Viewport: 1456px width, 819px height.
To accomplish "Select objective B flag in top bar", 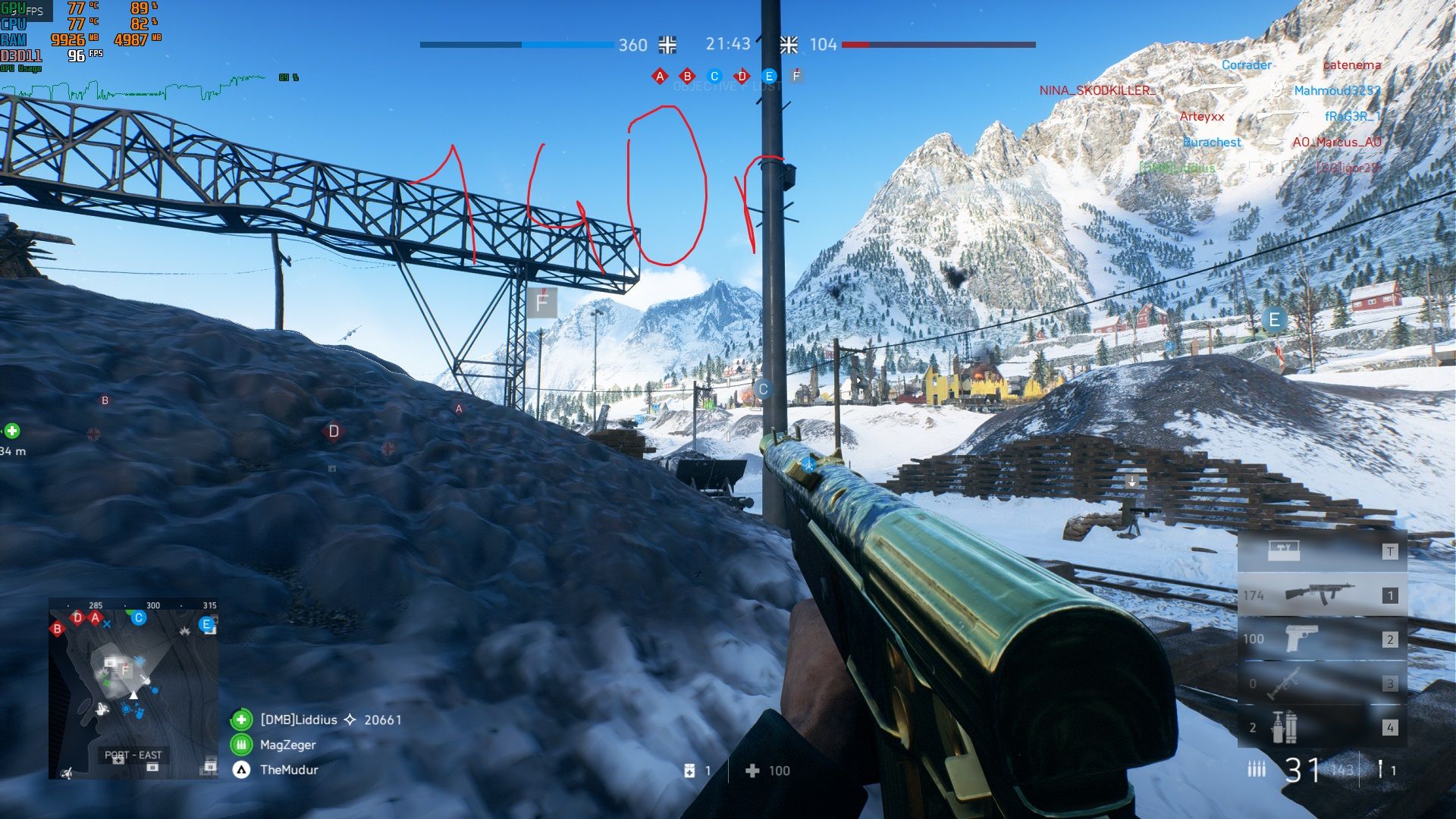I will click(687, 76).
